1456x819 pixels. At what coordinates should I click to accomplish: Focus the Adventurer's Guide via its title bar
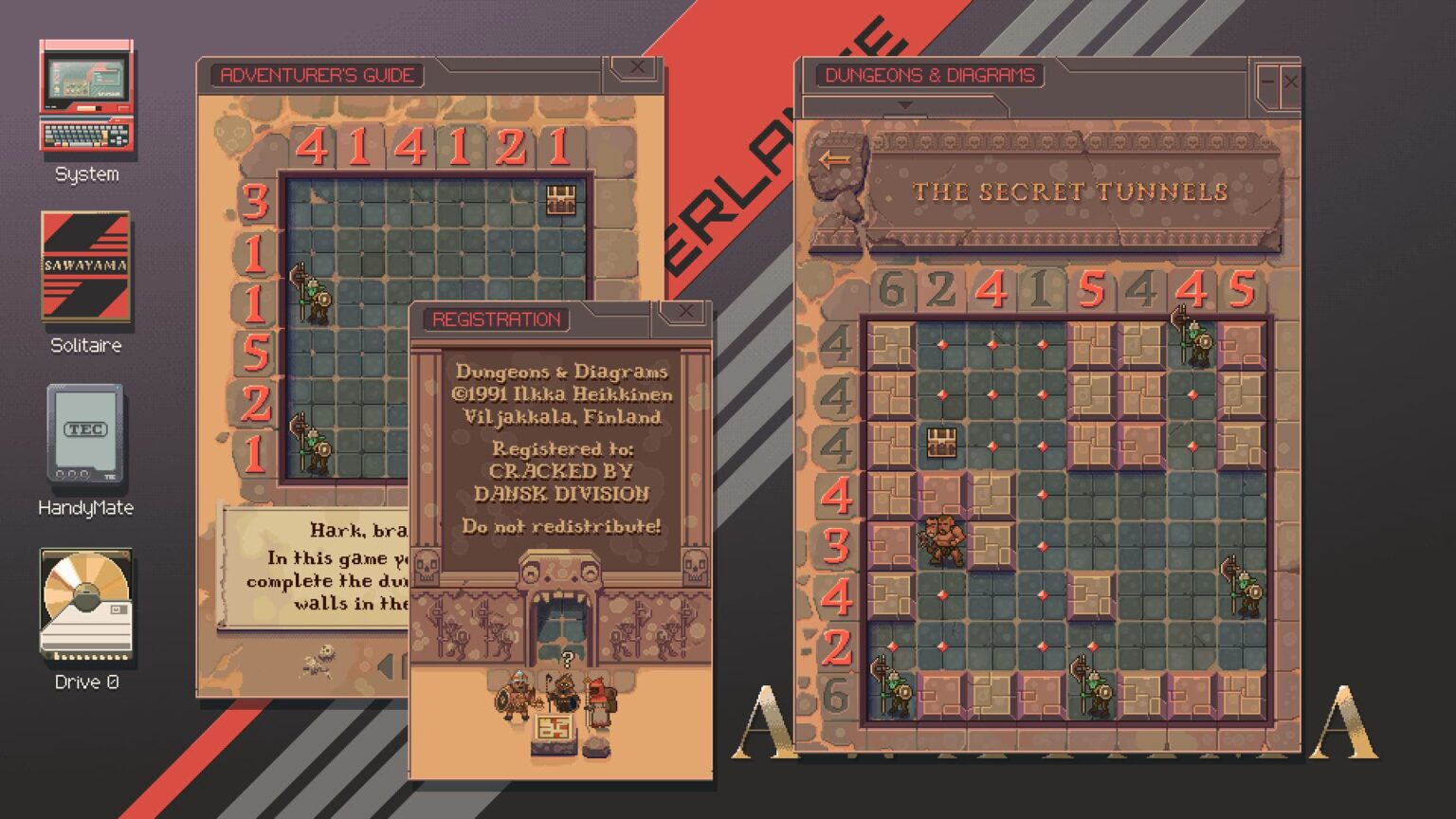318,76
